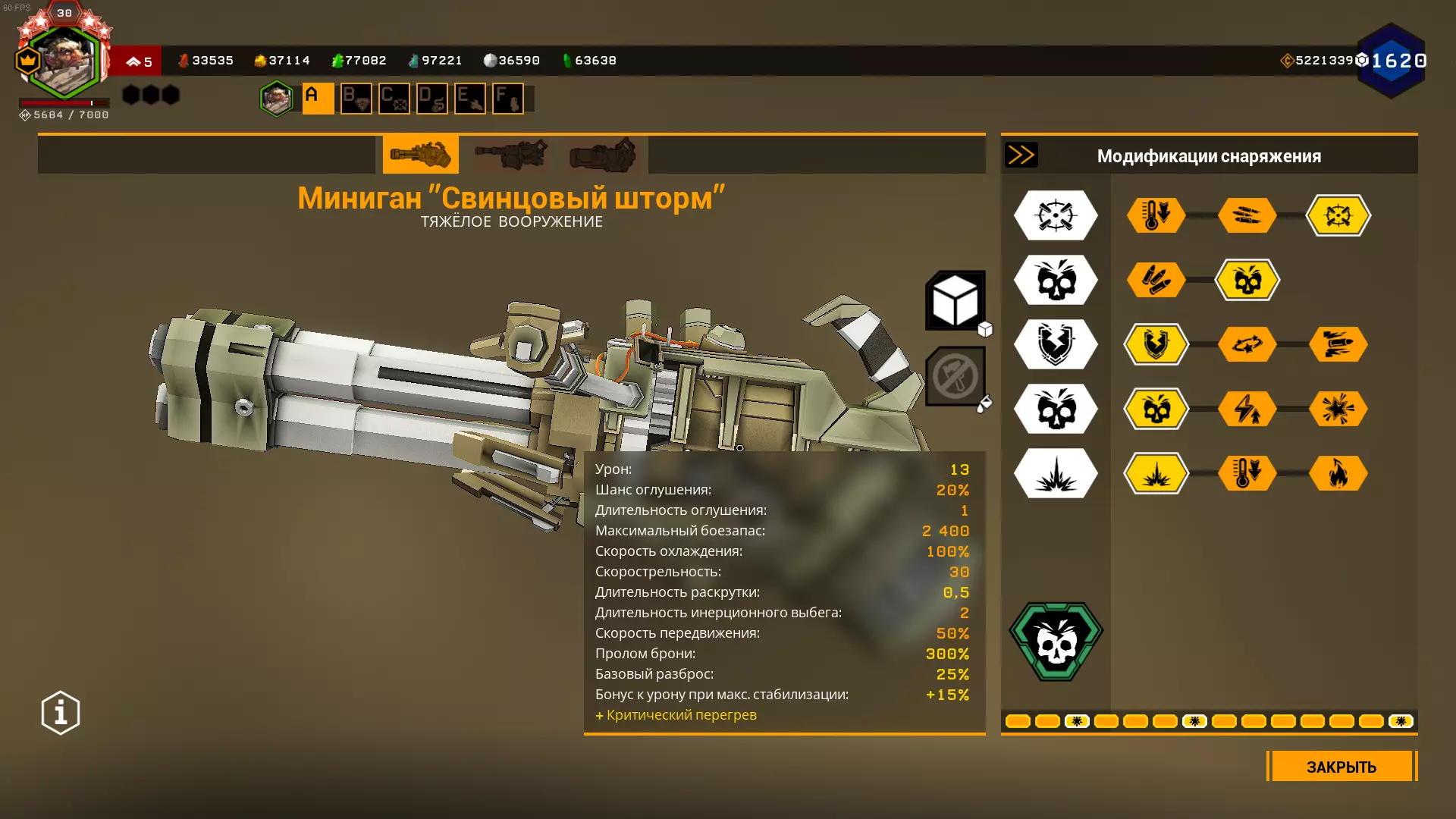Choose the triple-bullets modification icon
Viewport: 1456px width, 819px height.
(x=1156, y=280)
